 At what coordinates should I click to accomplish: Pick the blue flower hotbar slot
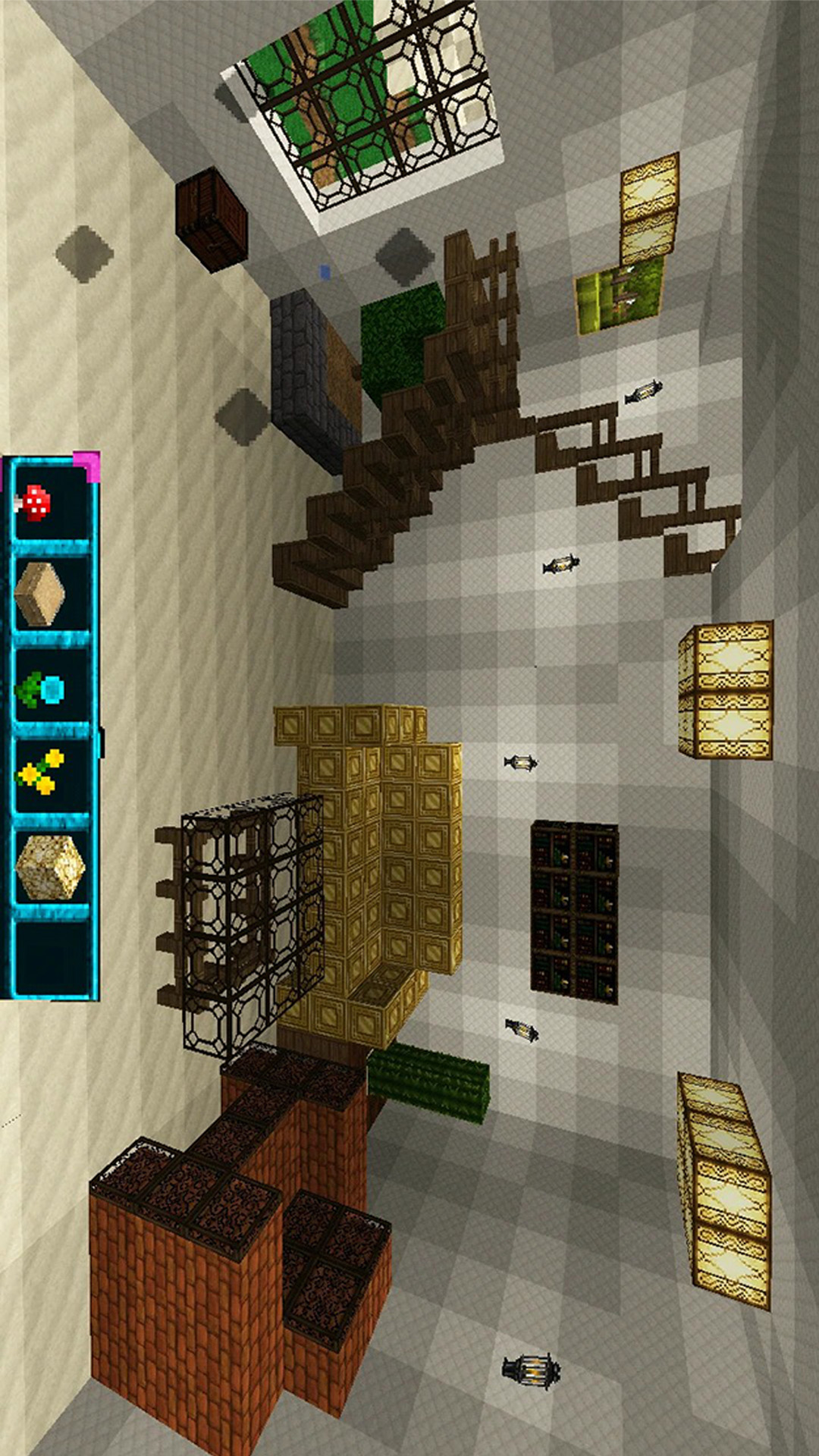(x=50, y=687)
